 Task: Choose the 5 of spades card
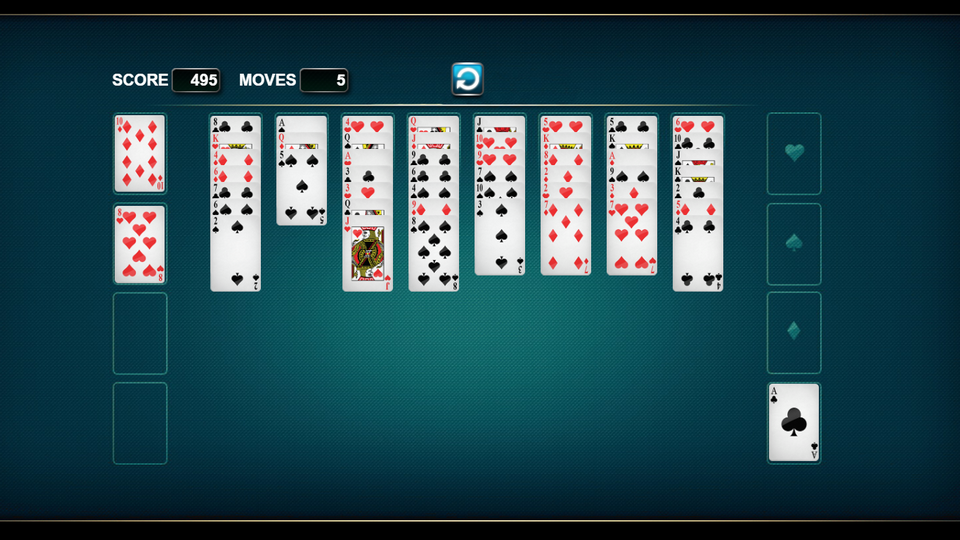(301, 190)
